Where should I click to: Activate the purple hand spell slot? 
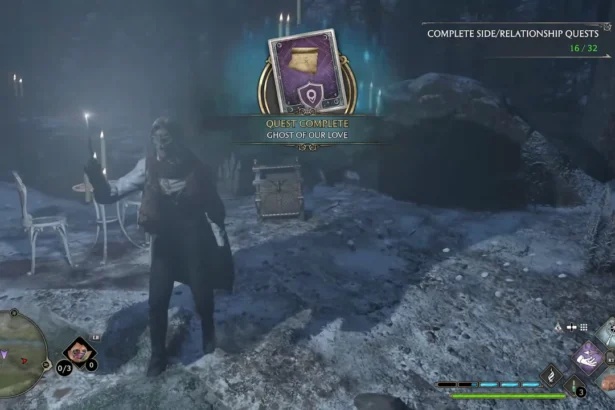pos(590,357)
